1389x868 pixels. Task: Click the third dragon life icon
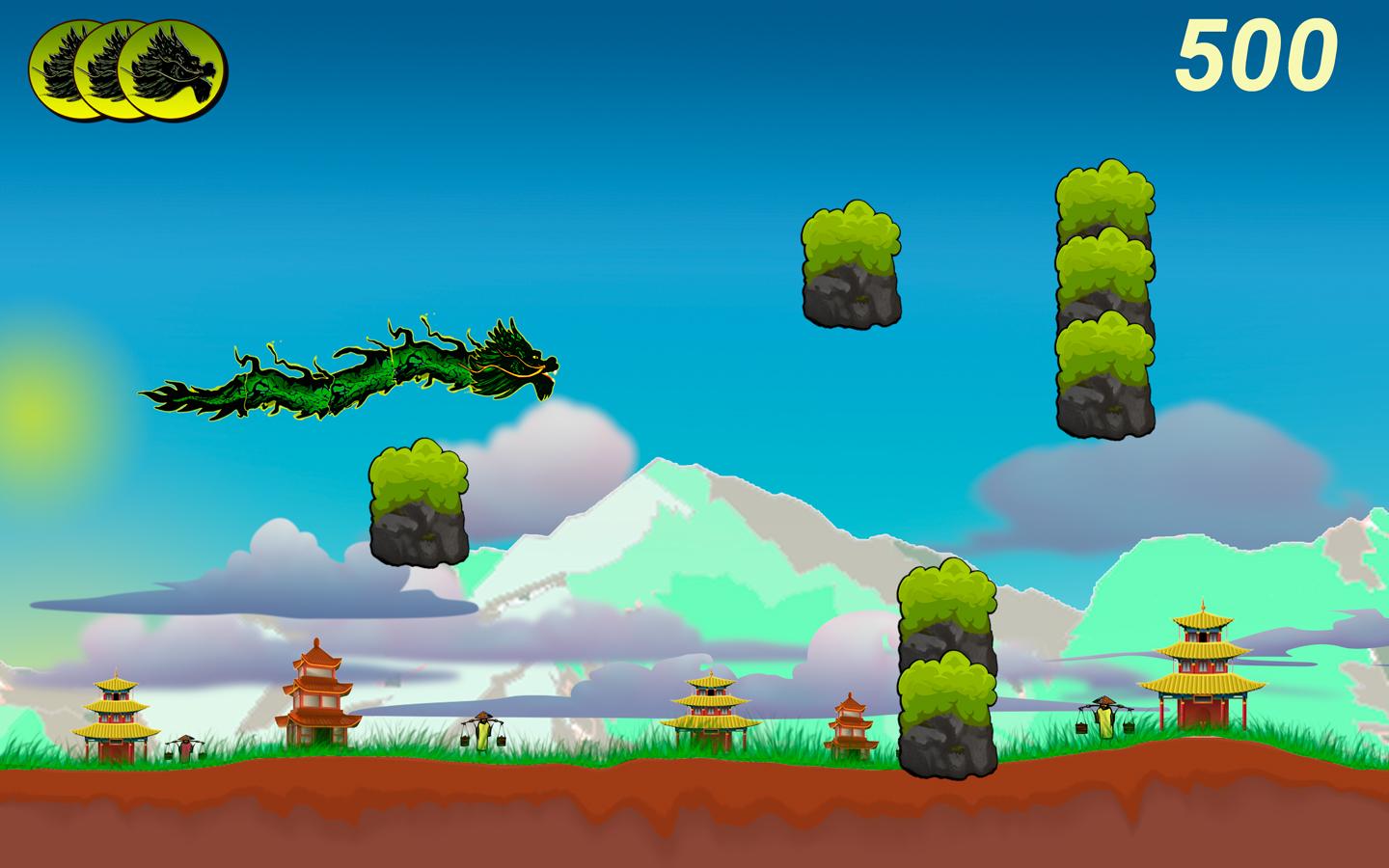click(x=172, y=68)
